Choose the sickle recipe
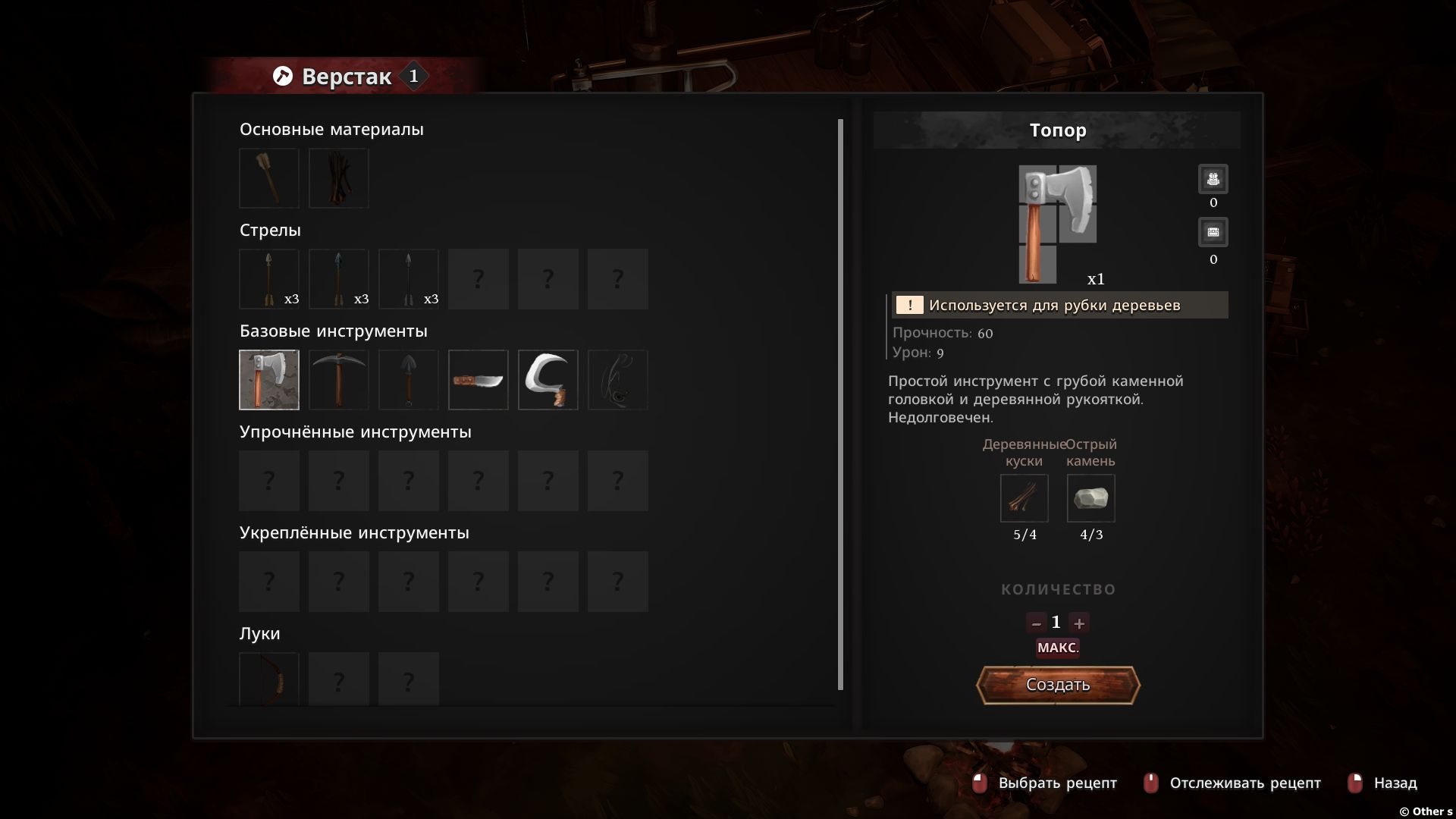Screen dimensions: 1456x819 548,380
